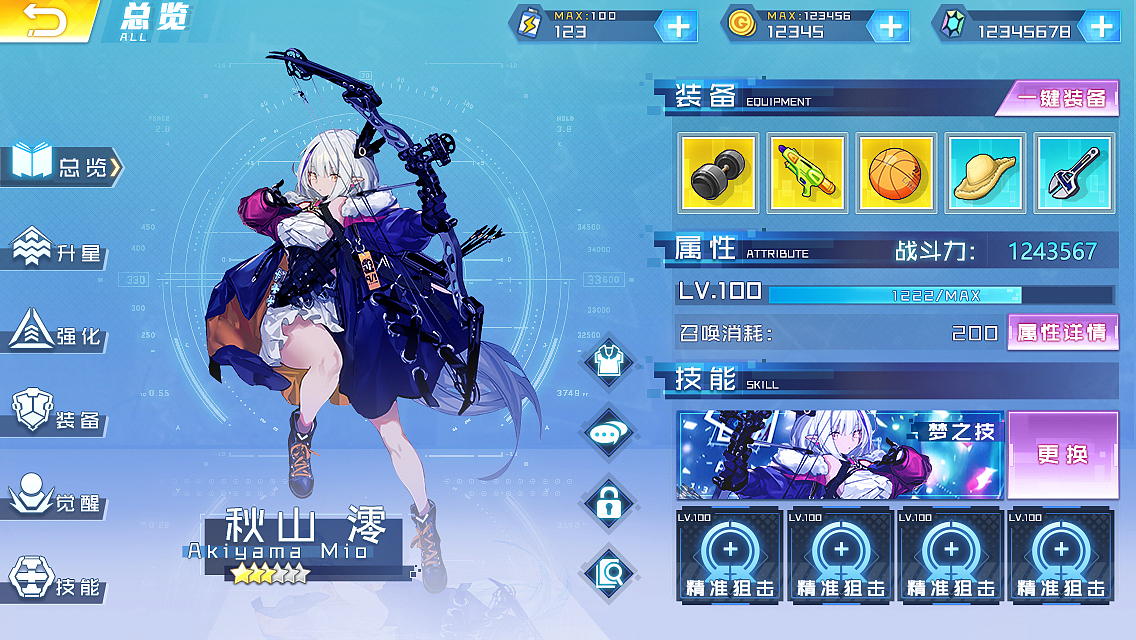Choose the wrench equipment slot

pyautogui.click(x=1074, y=172)
